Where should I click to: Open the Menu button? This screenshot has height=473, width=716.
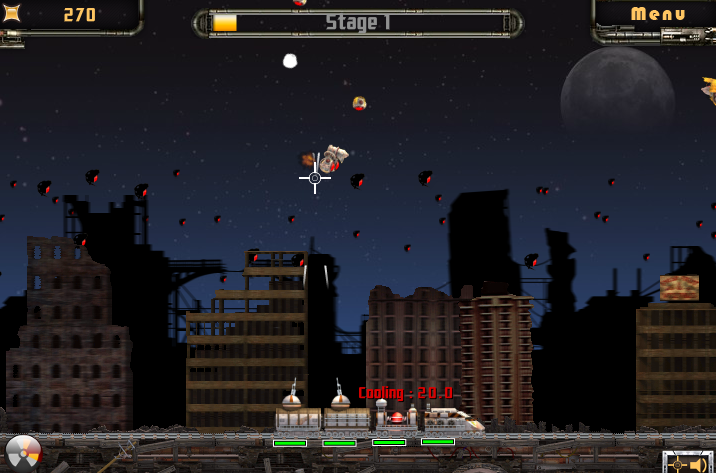pyautogui.click(x=658, y=14)
